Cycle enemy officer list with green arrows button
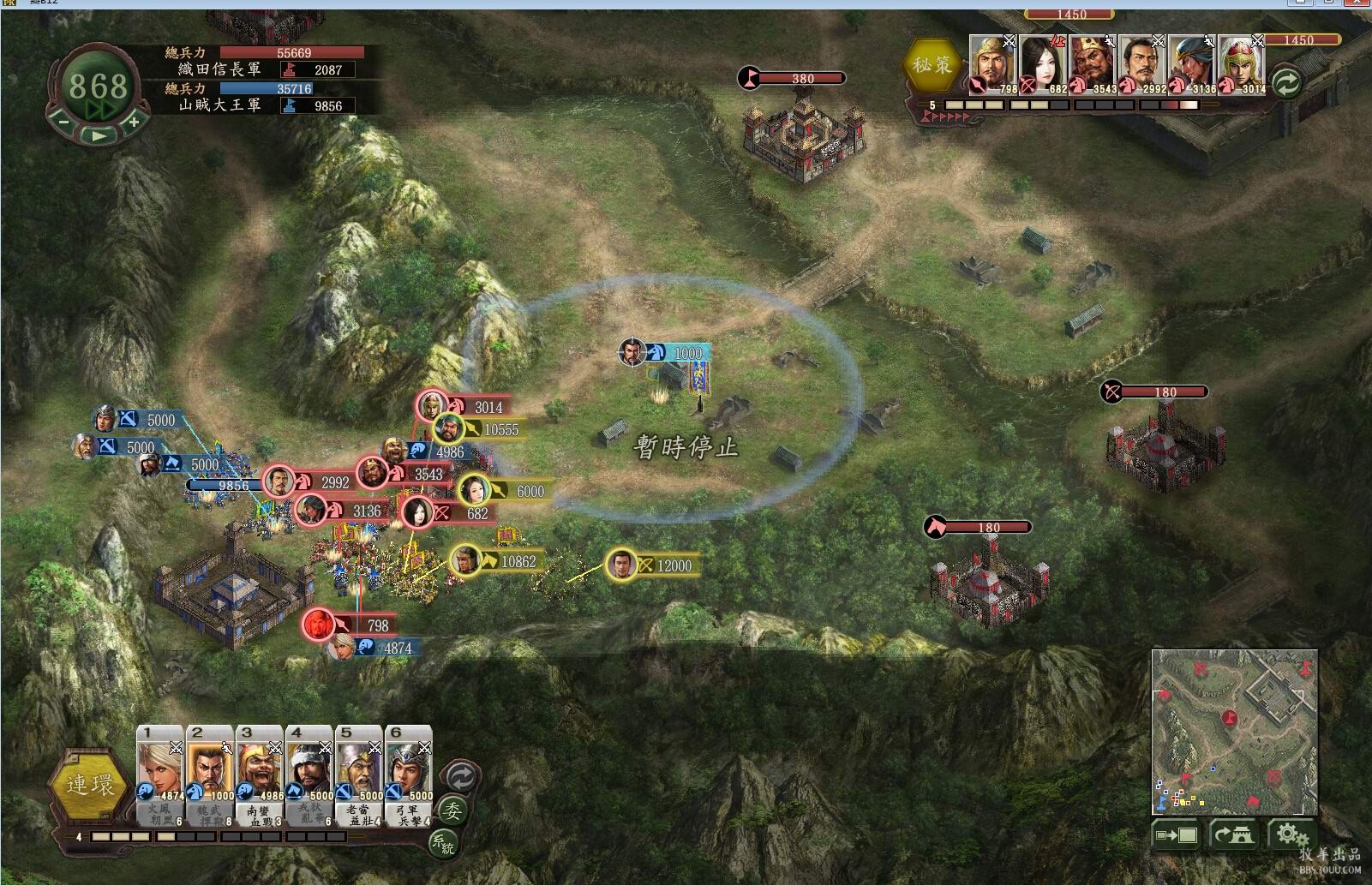This screenshot has width=1372, height=885. coord(1286,83)
